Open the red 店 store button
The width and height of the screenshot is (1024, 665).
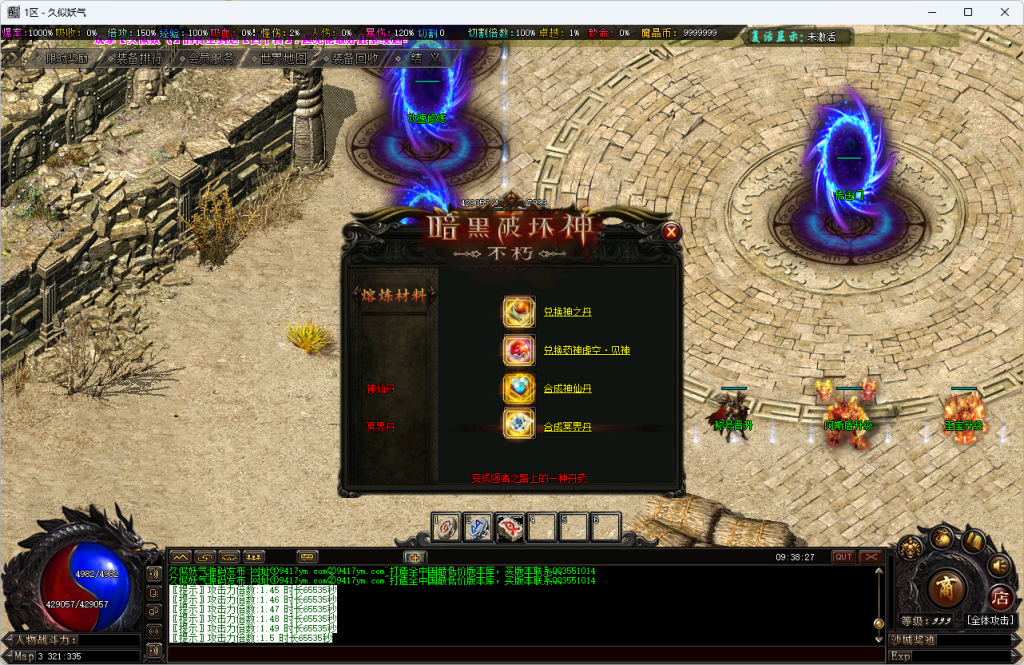pyautogui.click(x=999, y=597)
